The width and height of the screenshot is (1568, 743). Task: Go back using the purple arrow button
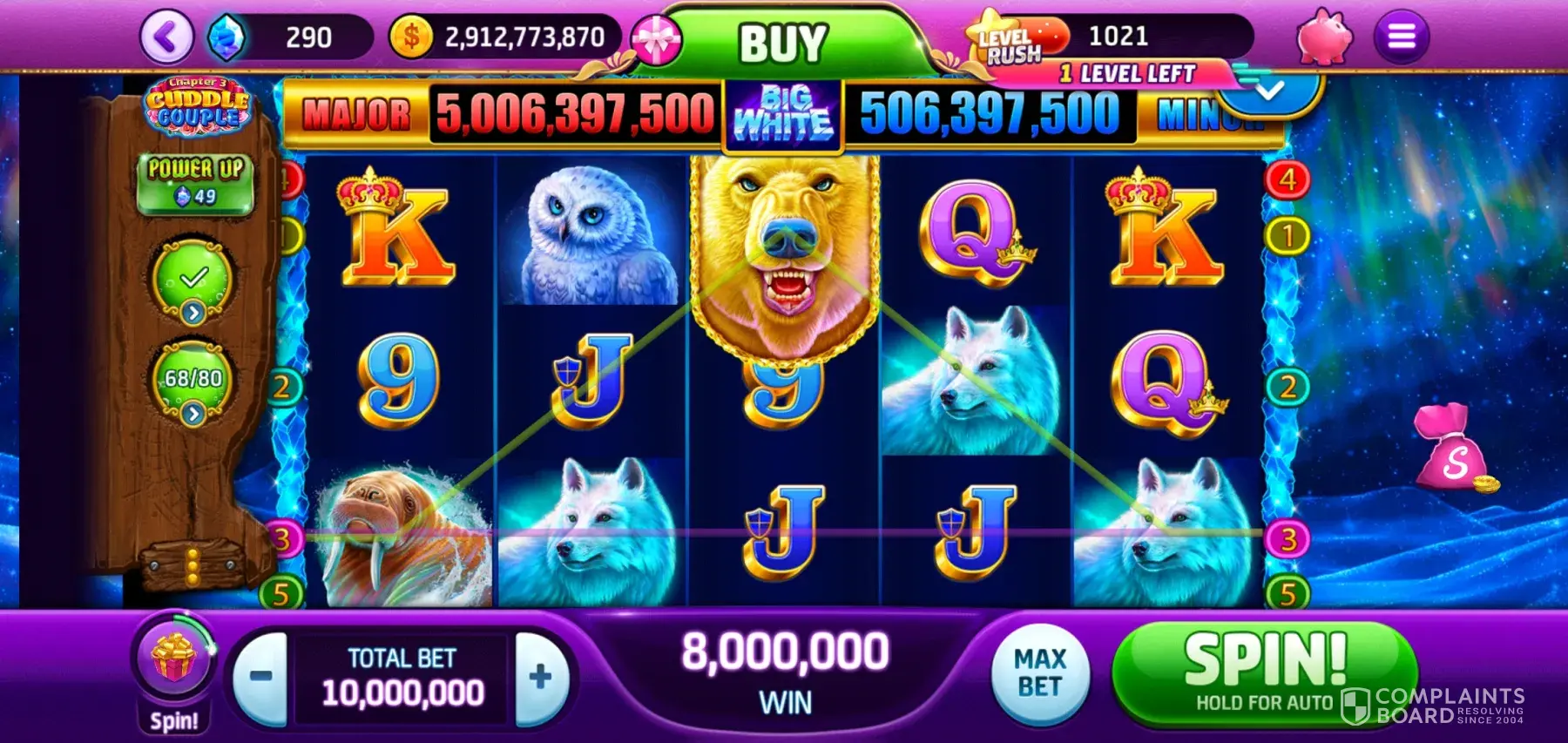click(x=166, y=37)
